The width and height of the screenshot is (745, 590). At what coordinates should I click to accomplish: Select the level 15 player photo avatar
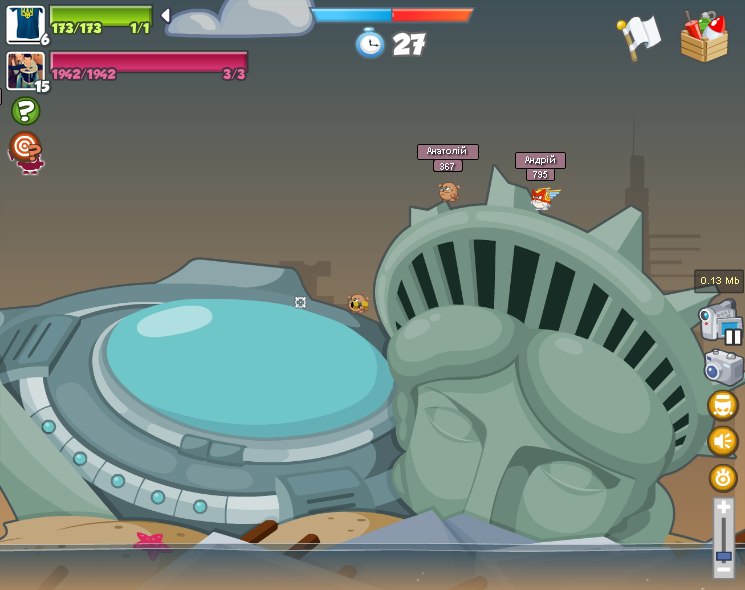[x=24, y=70]
